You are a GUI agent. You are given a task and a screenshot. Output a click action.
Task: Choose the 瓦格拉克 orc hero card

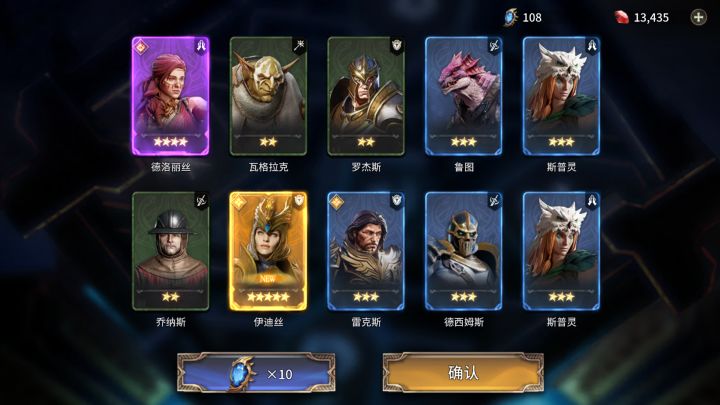tap(268, 96)
